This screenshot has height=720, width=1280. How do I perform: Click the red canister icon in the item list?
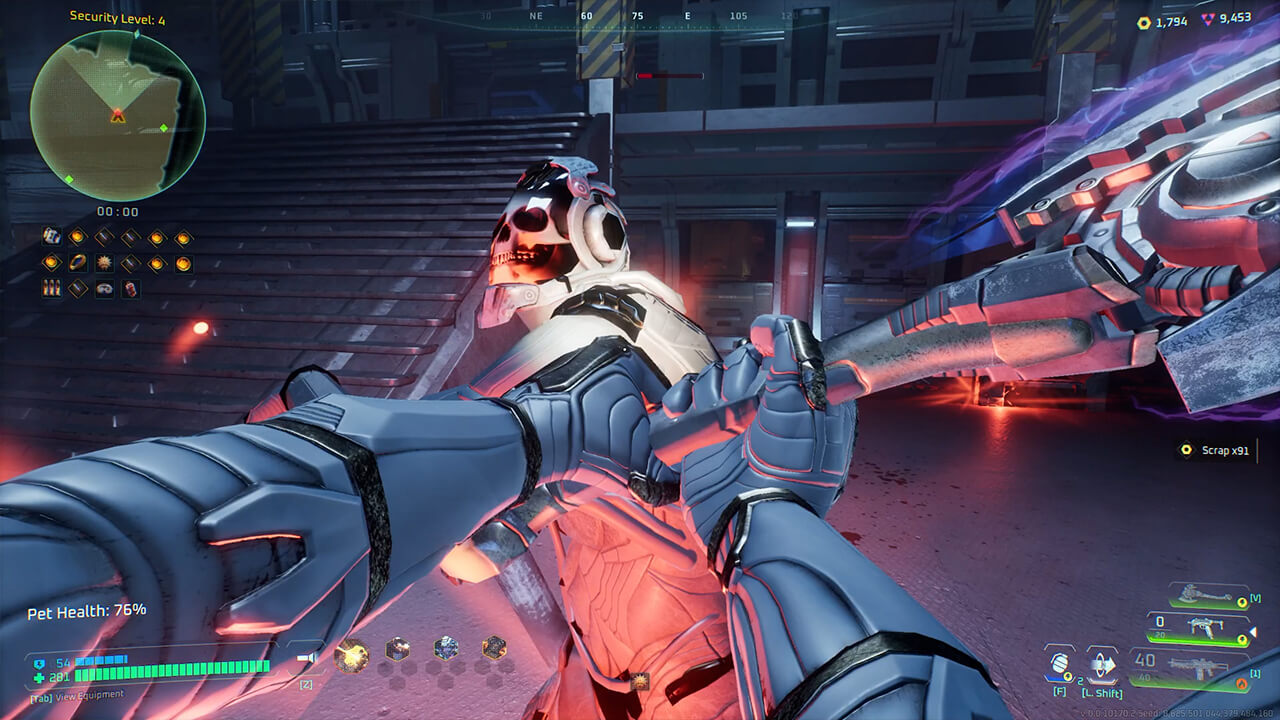coord(131,288)
